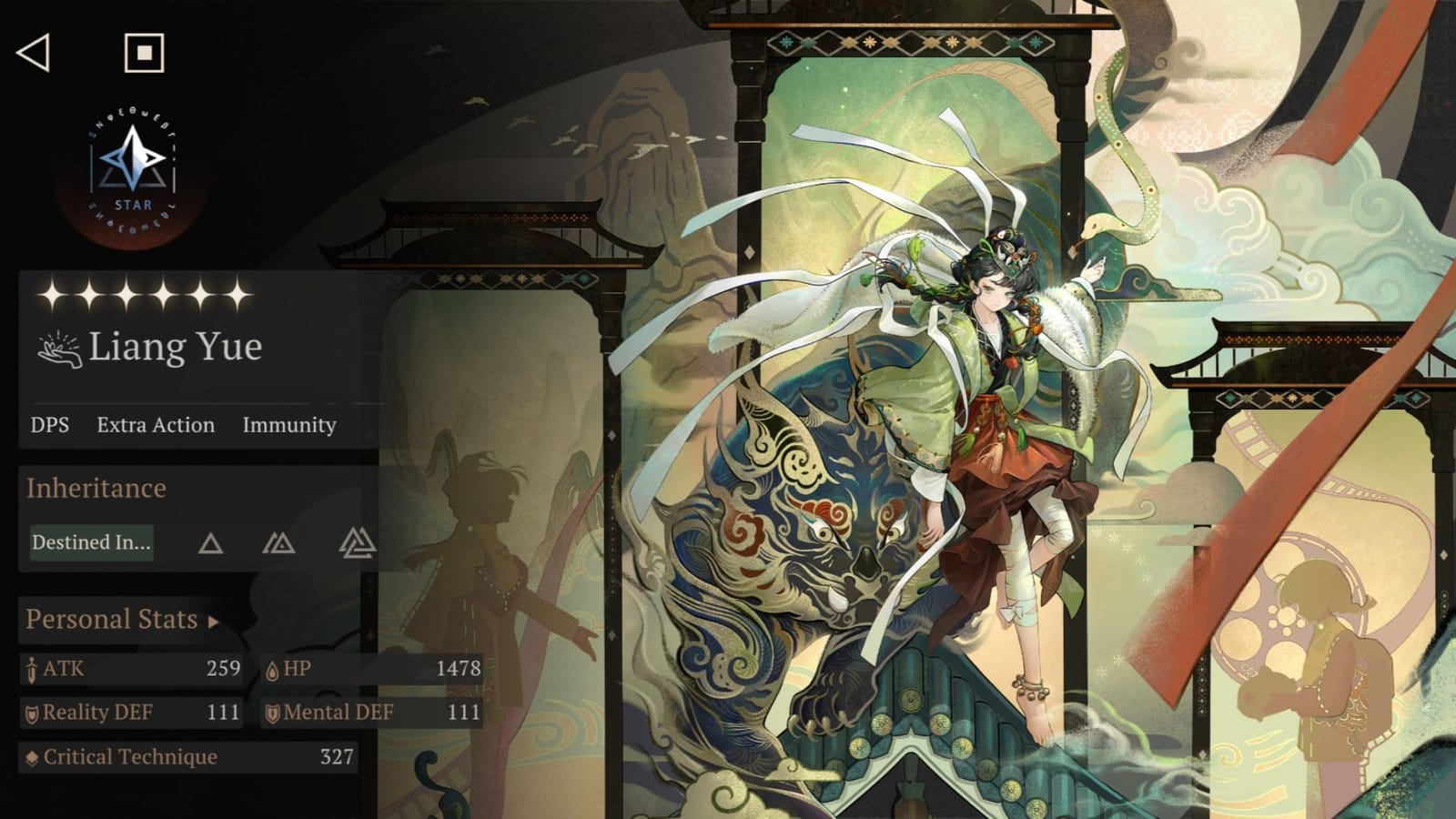Collapse the Inheritance section
The image size is (1456, 819).
(x=95, y=489)
